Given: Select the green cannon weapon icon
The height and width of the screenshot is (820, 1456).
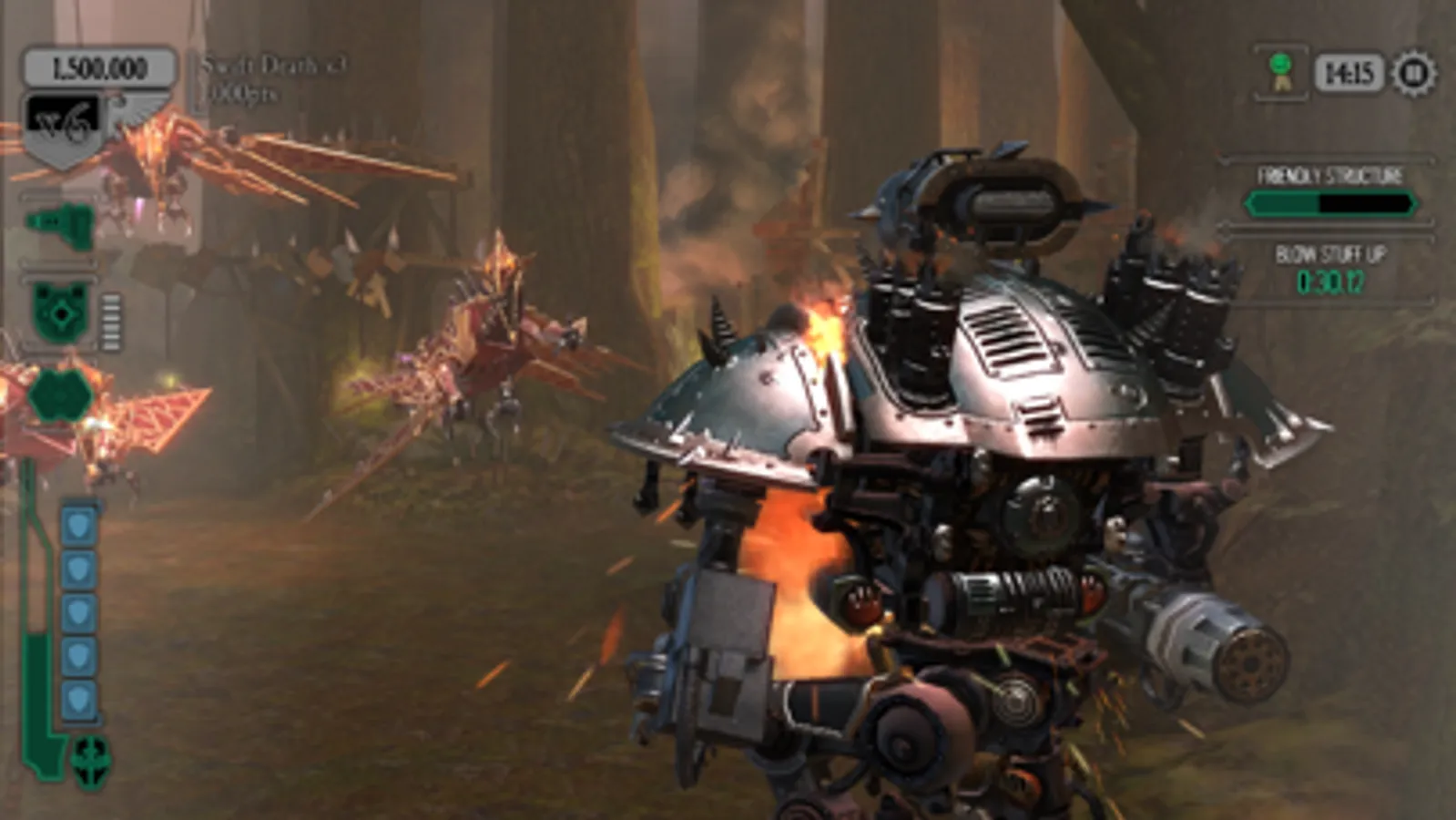Looking at the screenshot, I should point(57,221).
